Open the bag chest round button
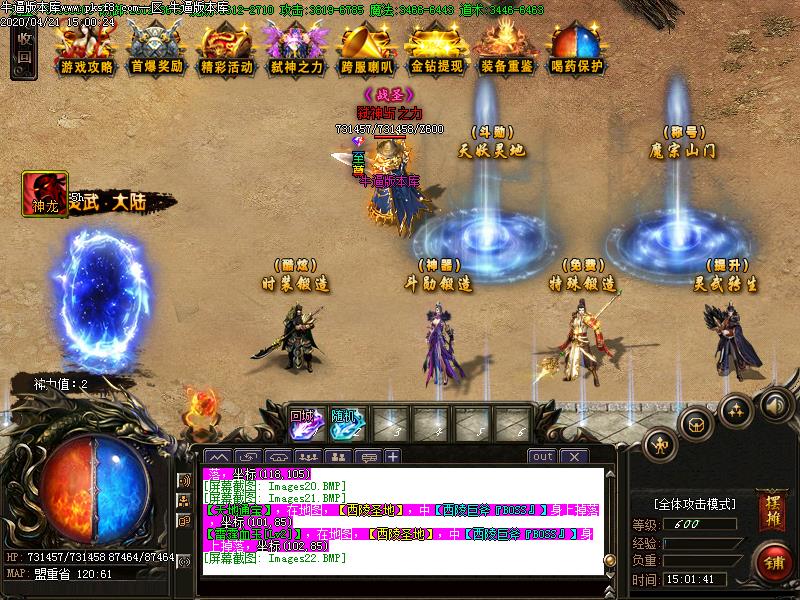 tap(697, 424)
